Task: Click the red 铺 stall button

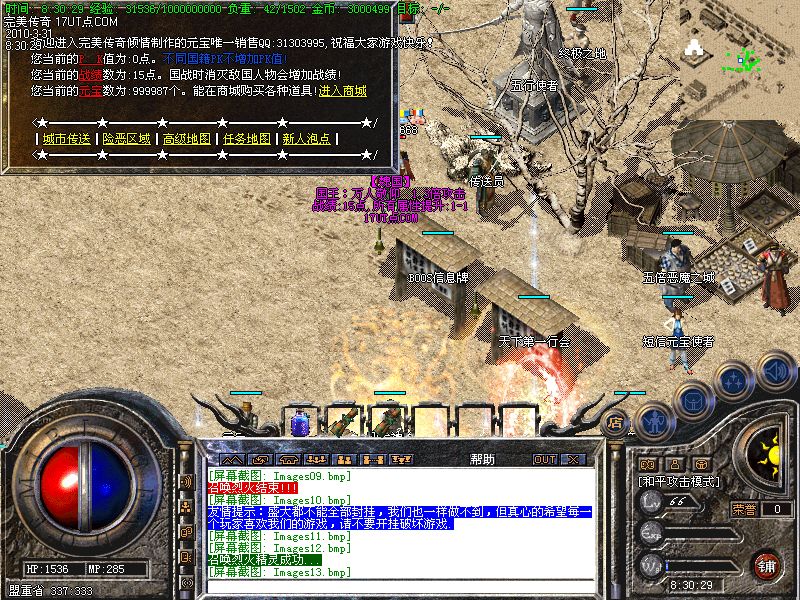Action: pyautogui.click(x=767, y=564)
